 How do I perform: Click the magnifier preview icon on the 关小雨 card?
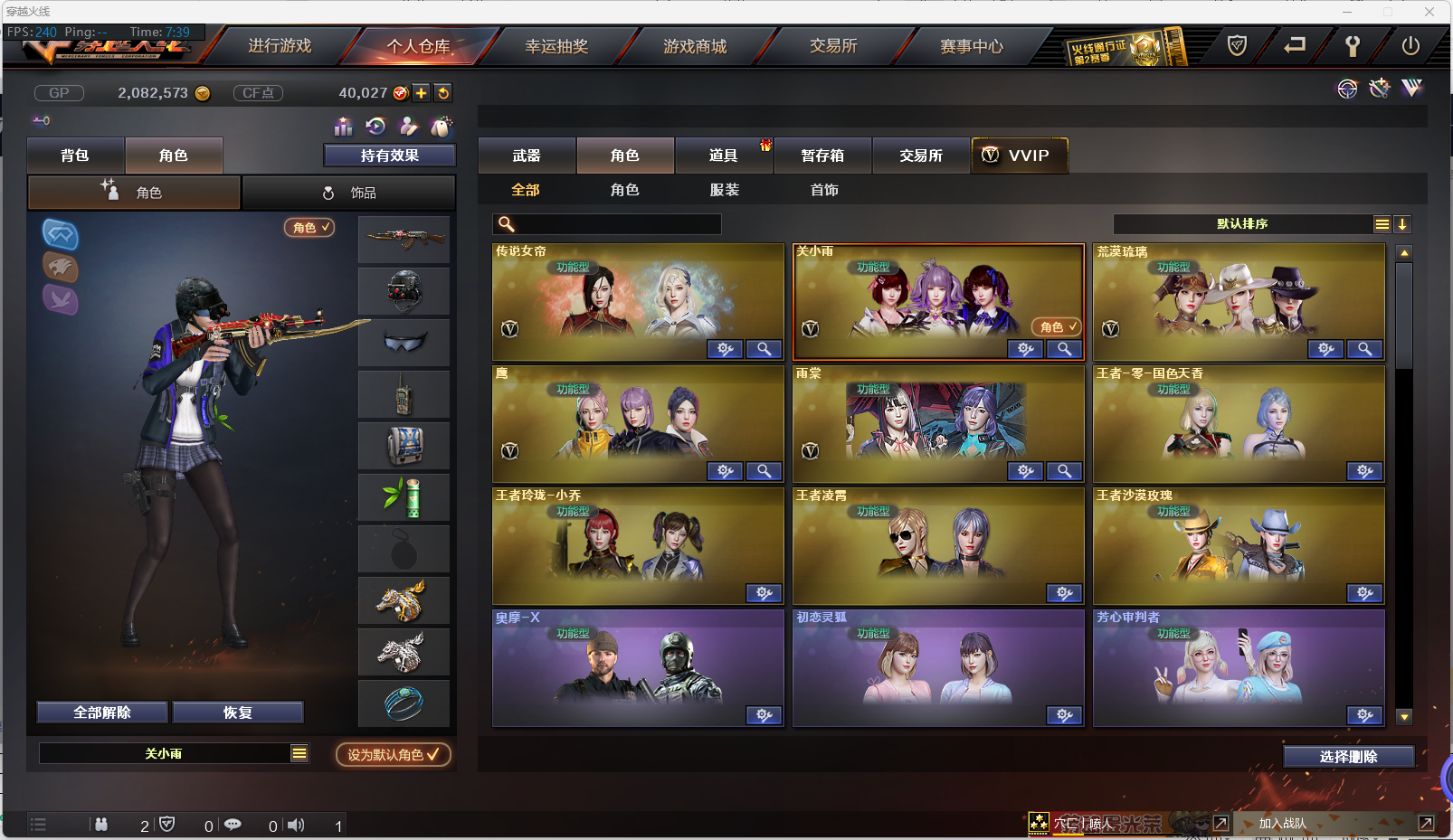coord(1064,349)
